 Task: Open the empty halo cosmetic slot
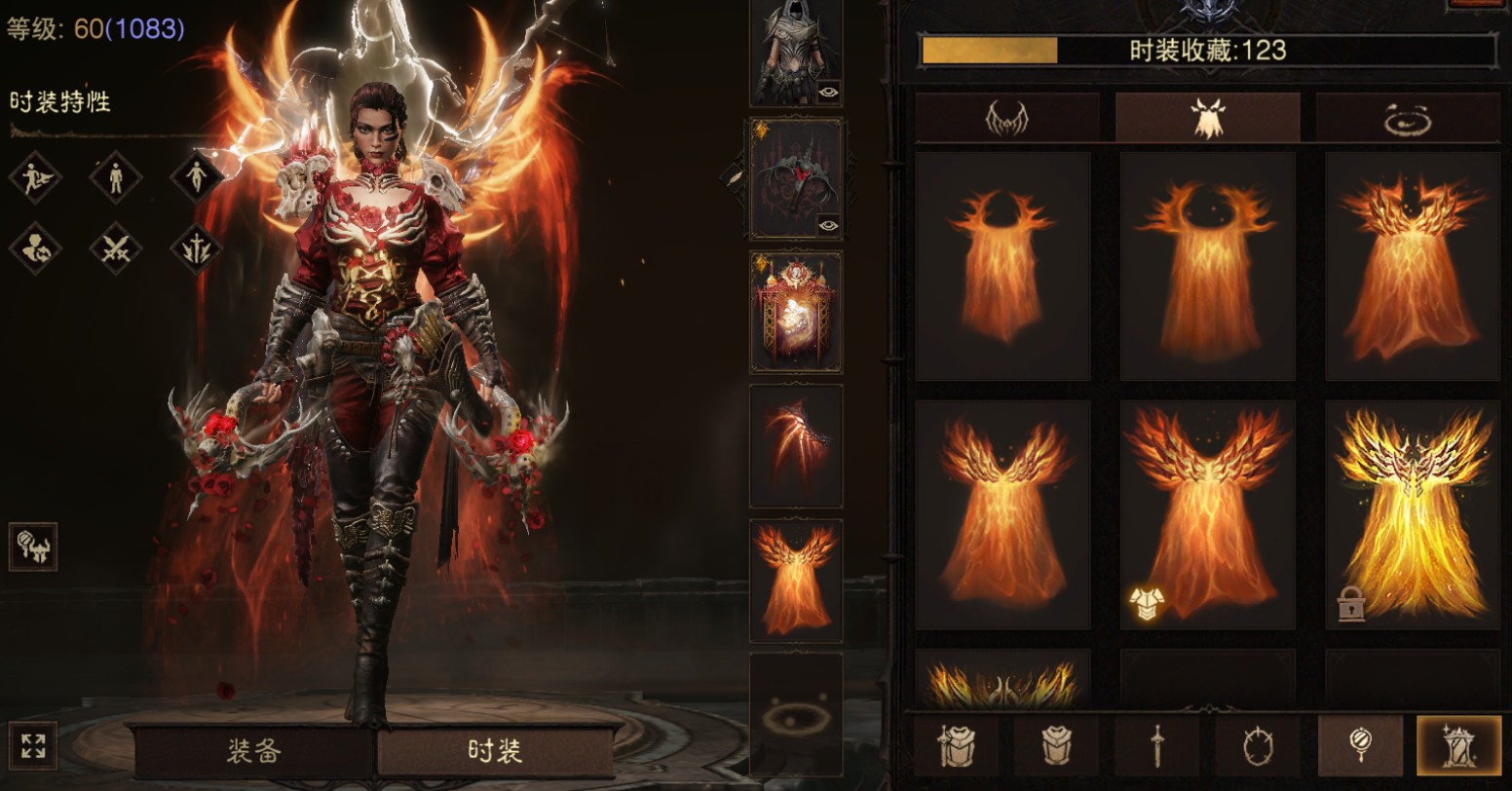(795, 716)
